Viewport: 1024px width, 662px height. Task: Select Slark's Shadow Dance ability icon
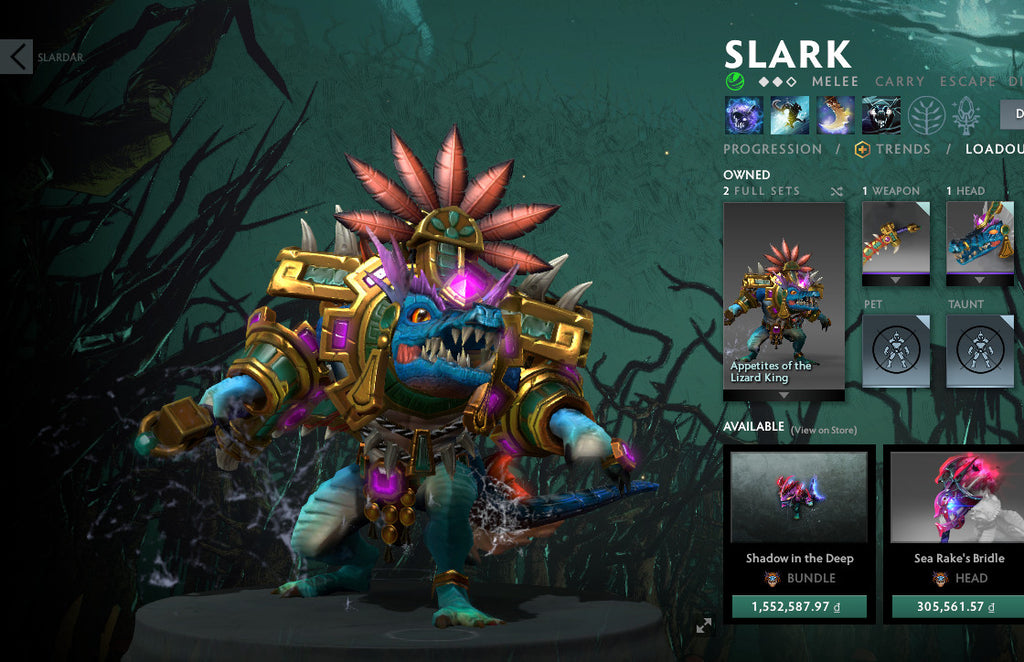881,115
